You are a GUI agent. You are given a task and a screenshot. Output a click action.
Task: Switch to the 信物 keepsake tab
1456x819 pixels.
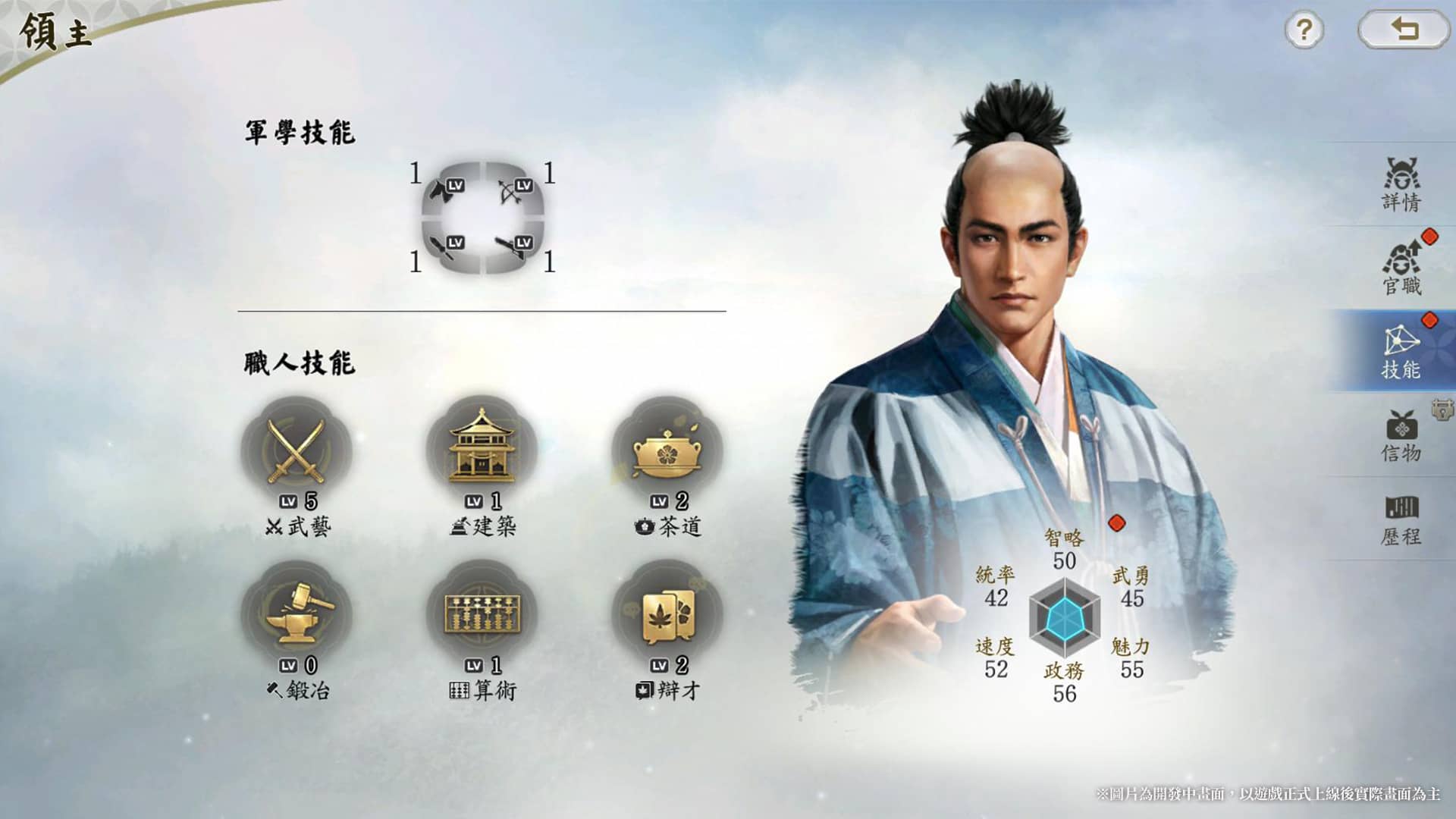(x=1401, y=435)
